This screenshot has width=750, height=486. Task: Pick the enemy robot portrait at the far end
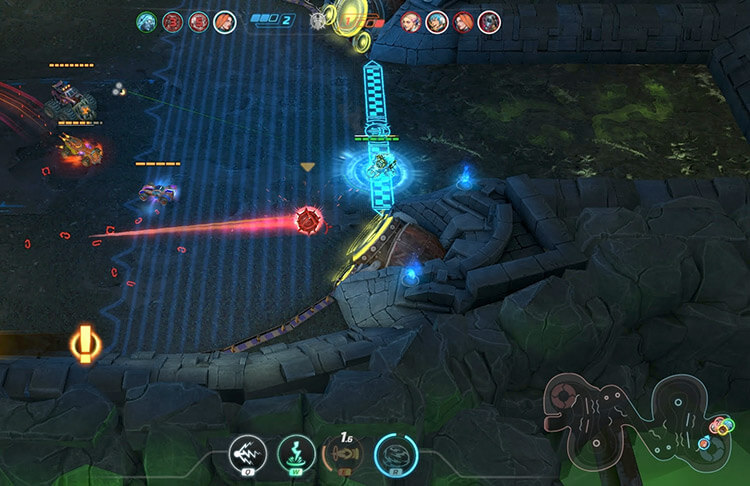tap(488, 21)
